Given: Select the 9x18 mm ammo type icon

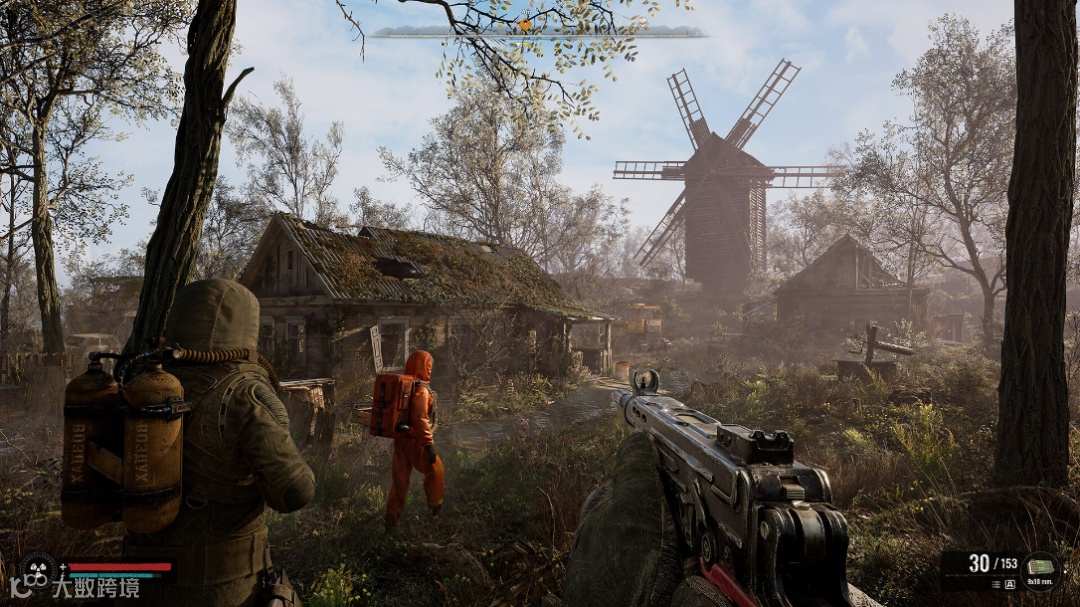Looking at the screenshot, I should point(1041,567).
